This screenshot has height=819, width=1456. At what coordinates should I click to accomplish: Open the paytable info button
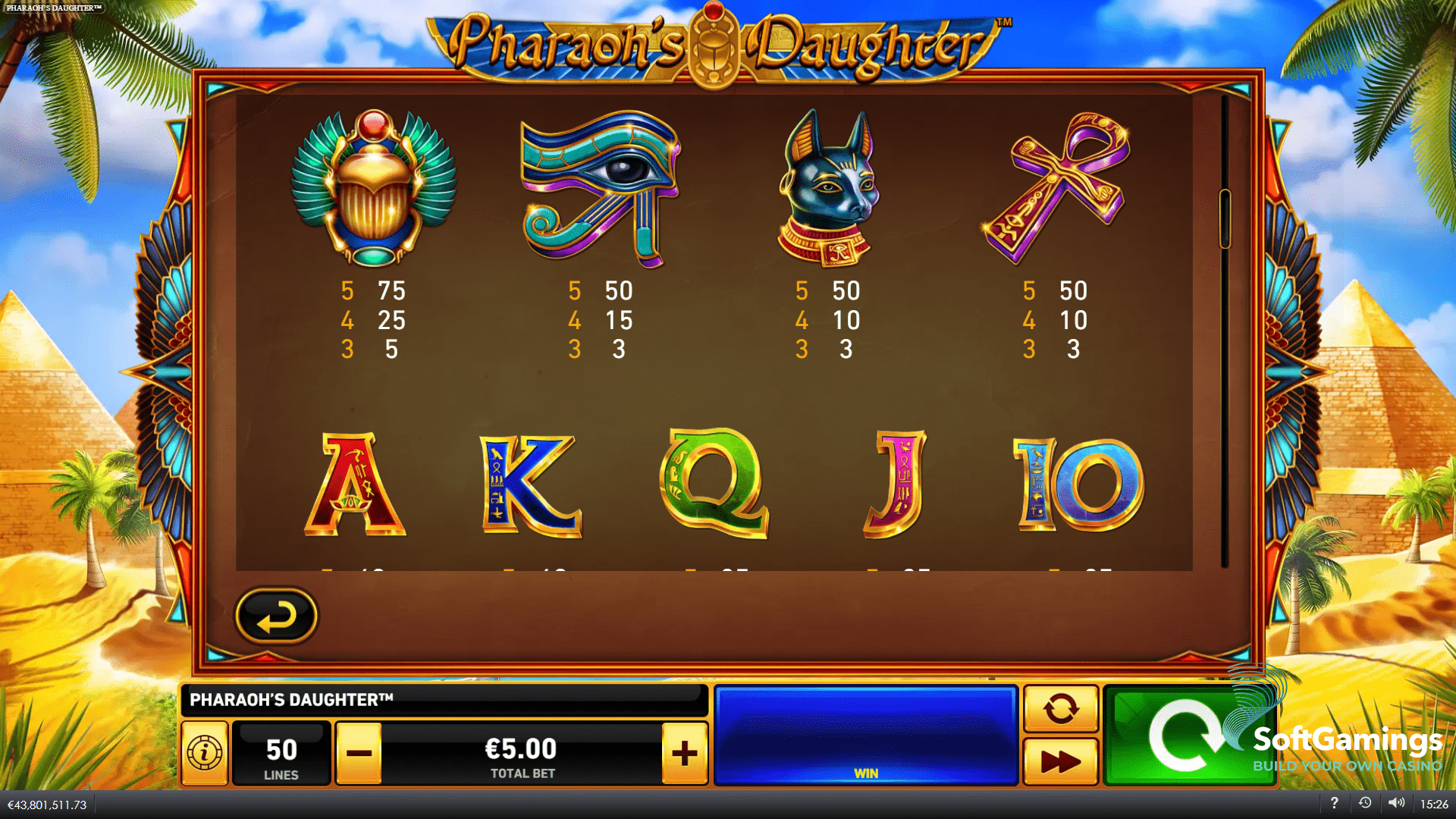[205, 753]
